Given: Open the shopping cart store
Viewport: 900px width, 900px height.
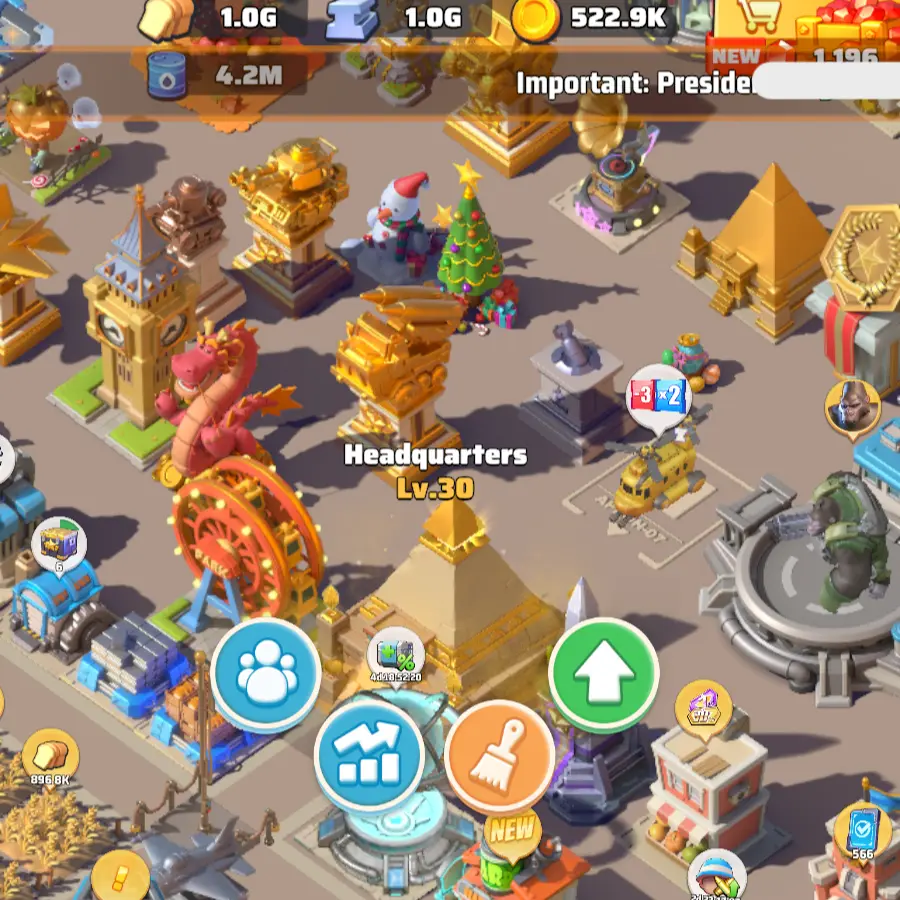Looking at the screenshot, I should (758, 20).
